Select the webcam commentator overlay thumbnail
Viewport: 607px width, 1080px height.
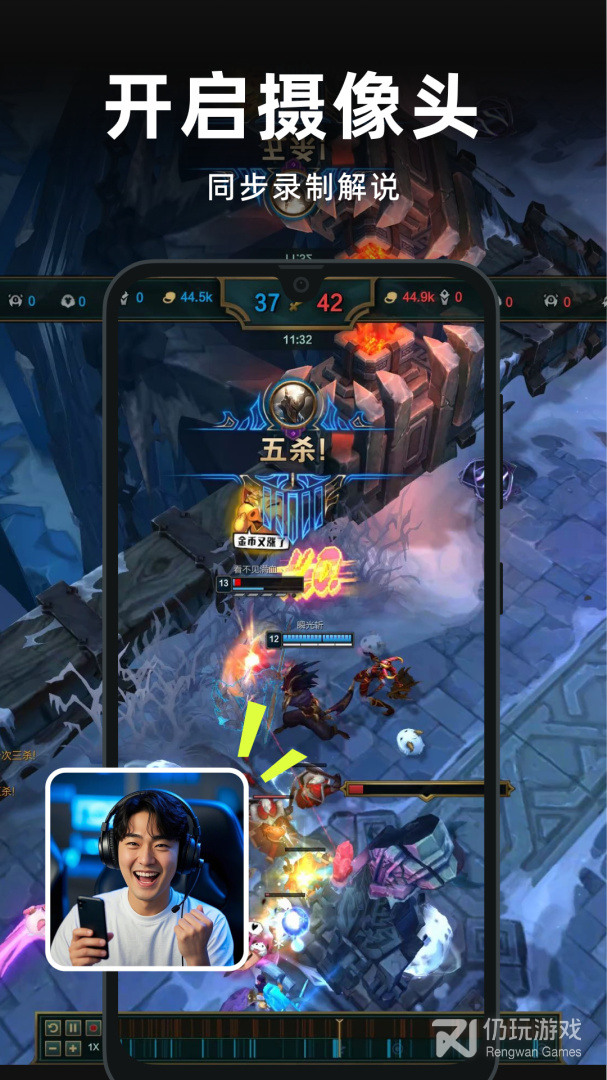[147, 868]
